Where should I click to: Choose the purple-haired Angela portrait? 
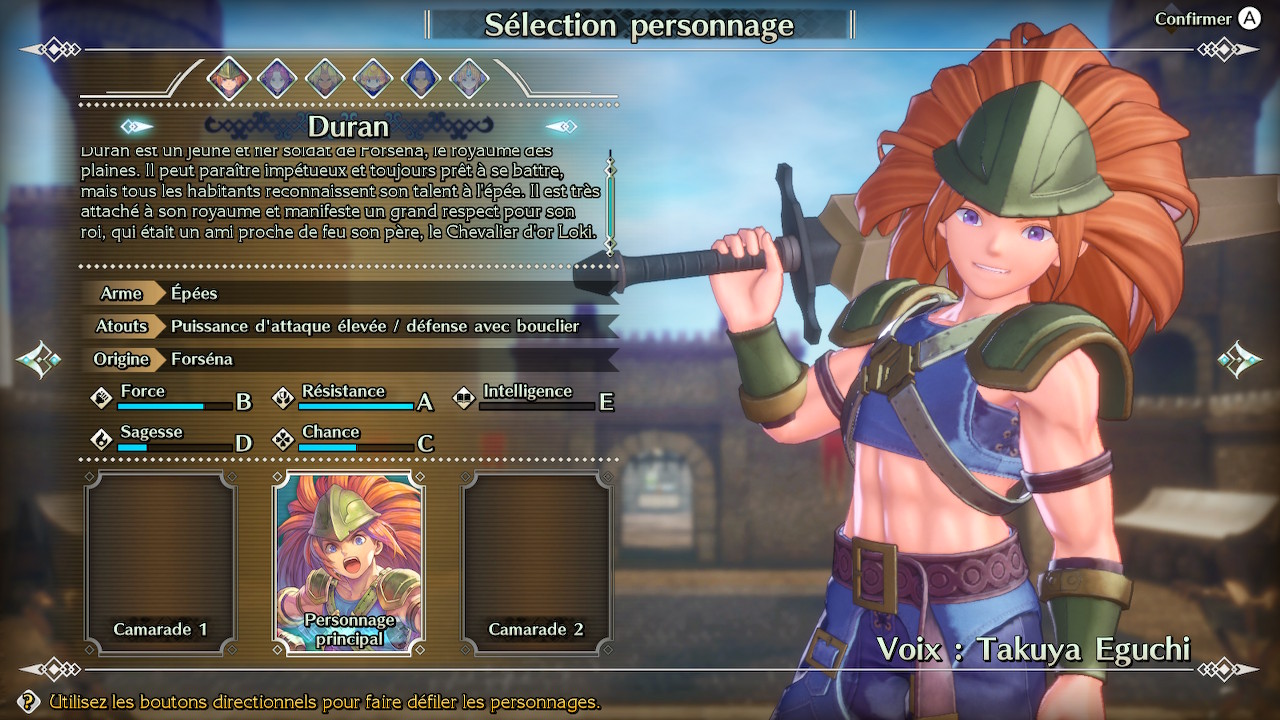(x=276, y=78)
